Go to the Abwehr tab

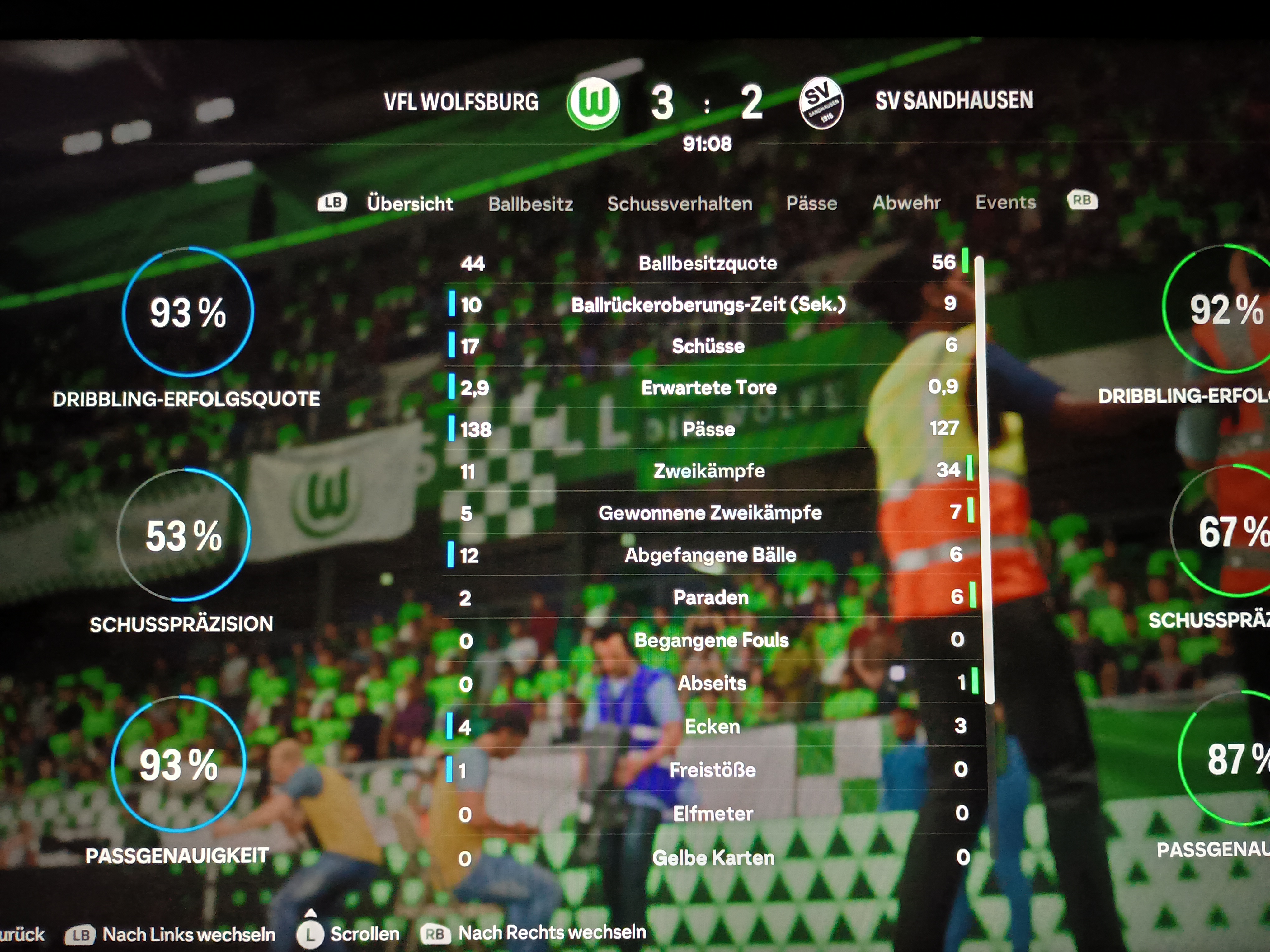(x=906, y=203)
